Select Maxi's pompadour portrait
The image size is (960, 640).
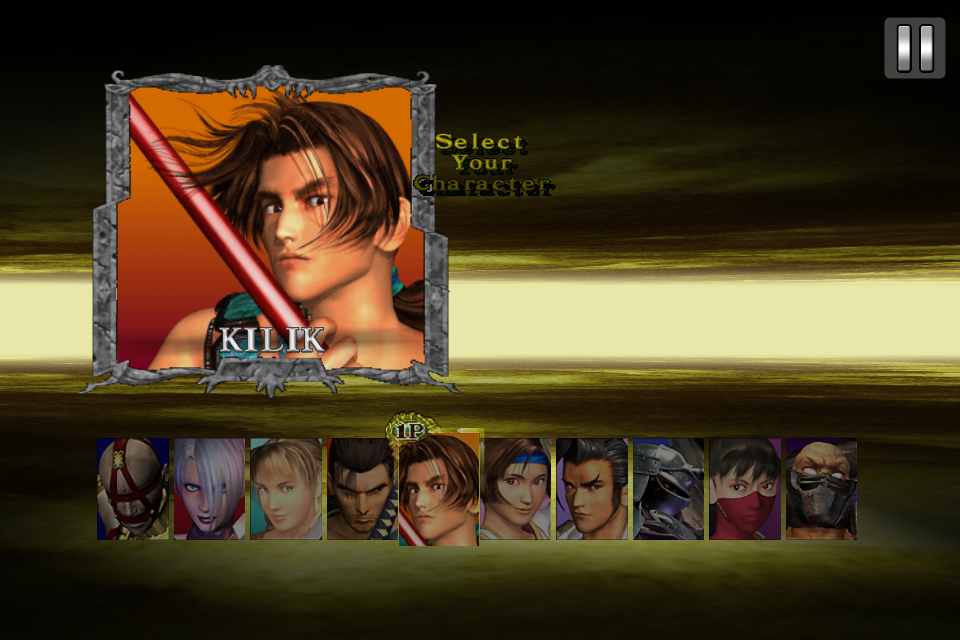click(592, 489)
